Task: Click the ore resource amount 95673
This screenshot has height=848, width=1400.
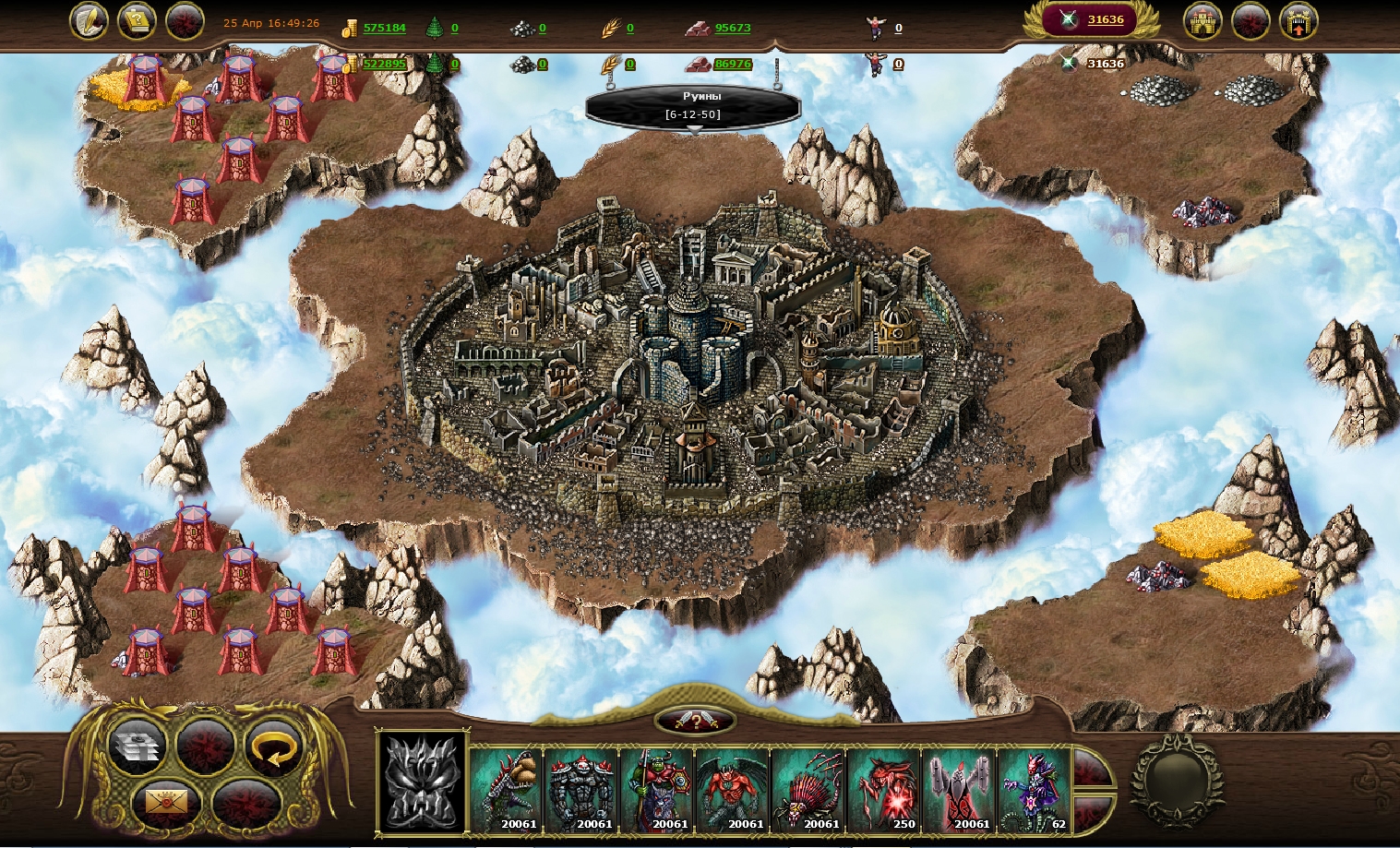Action: [732, 28]
